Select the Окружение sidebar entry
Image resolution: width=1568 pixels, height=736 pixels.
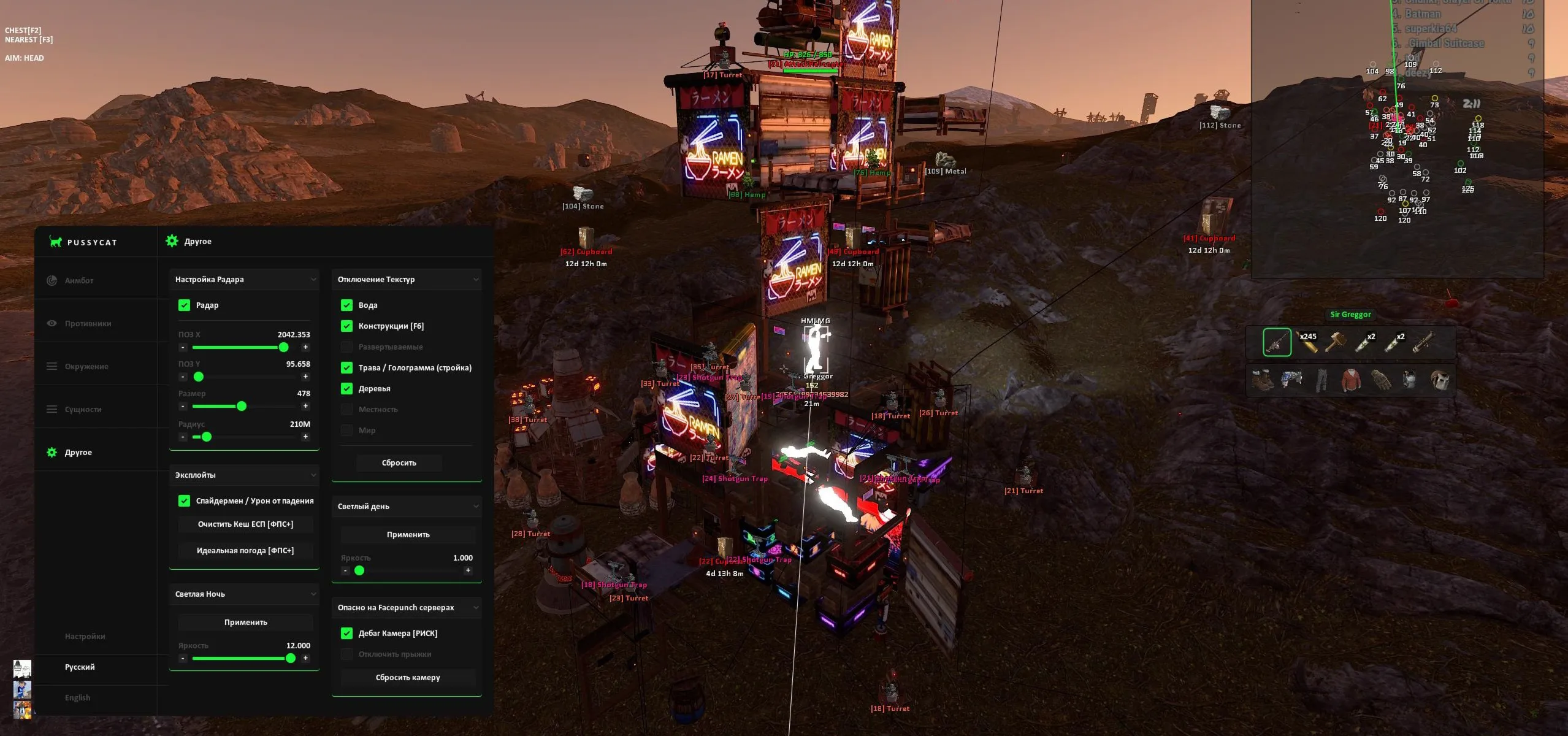(86, 366)
